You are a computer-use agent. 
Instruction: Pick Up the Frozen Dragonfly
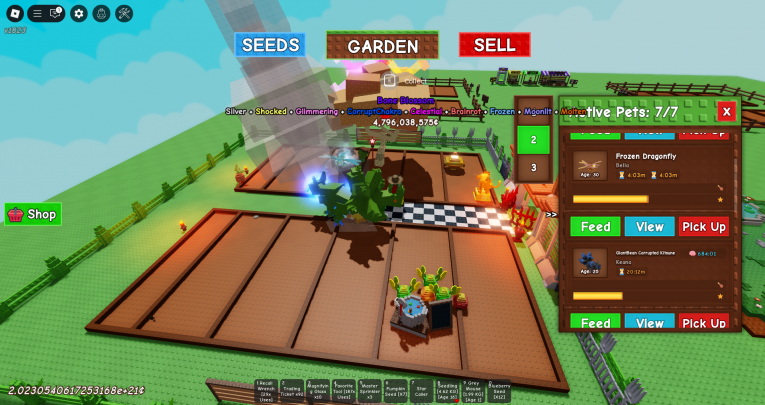(703, 227)
